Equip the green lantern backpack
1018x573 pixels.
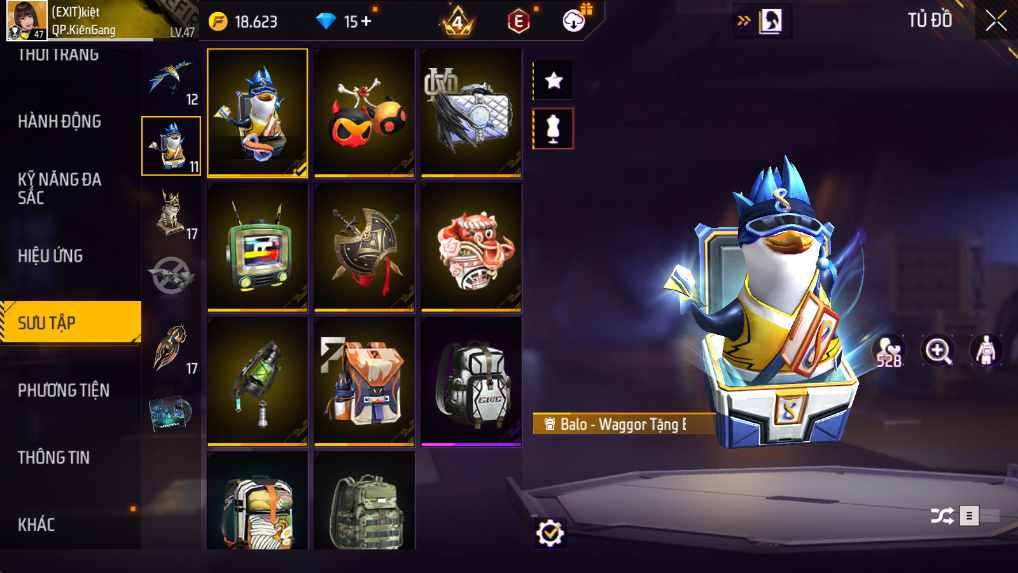pyautogui.click(x=258, y=381)
